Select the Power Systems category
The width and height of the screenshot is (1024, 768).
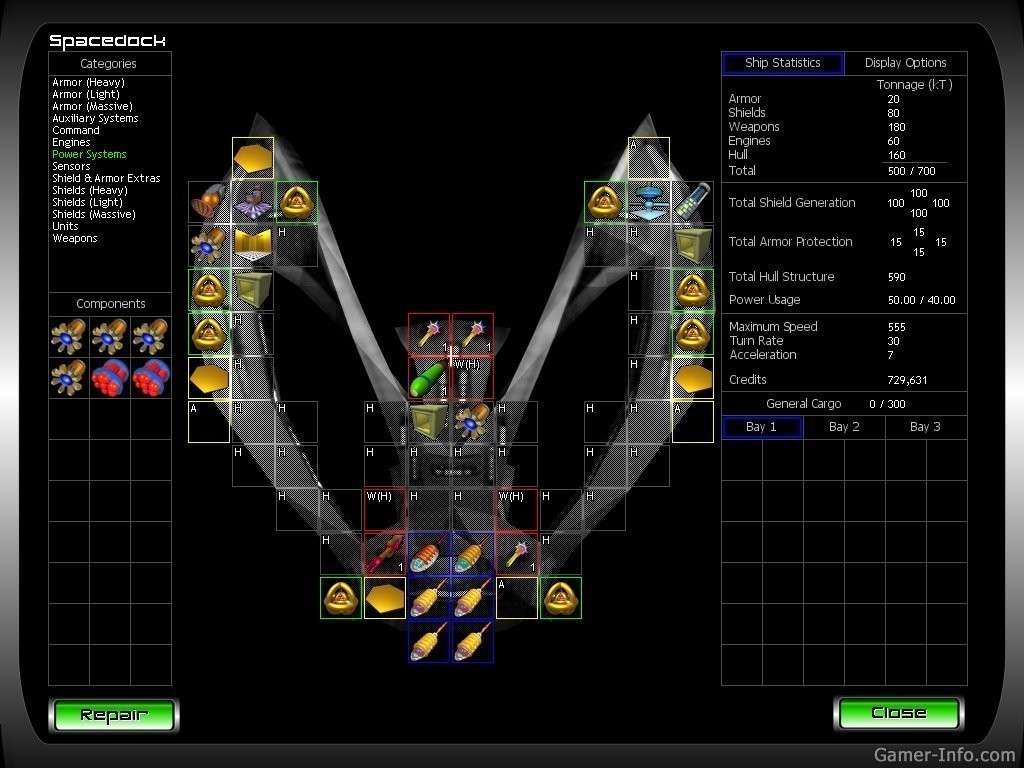tap(89, 155)
